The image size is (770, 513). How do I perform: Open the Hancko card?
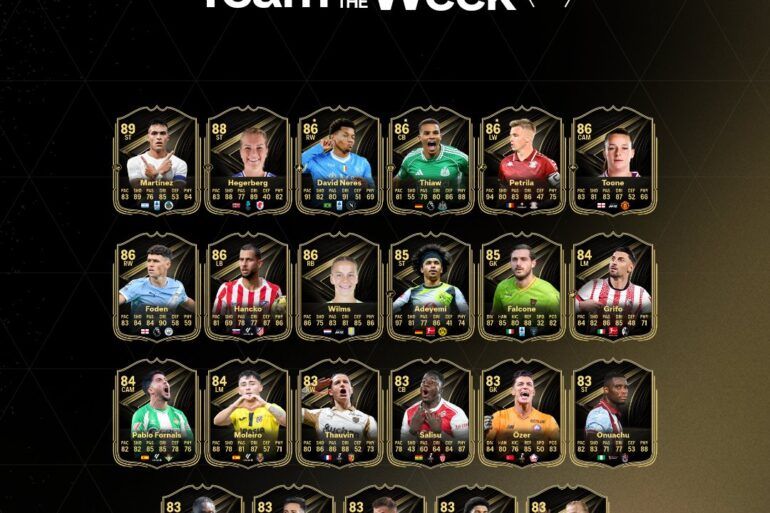(248, 287)
